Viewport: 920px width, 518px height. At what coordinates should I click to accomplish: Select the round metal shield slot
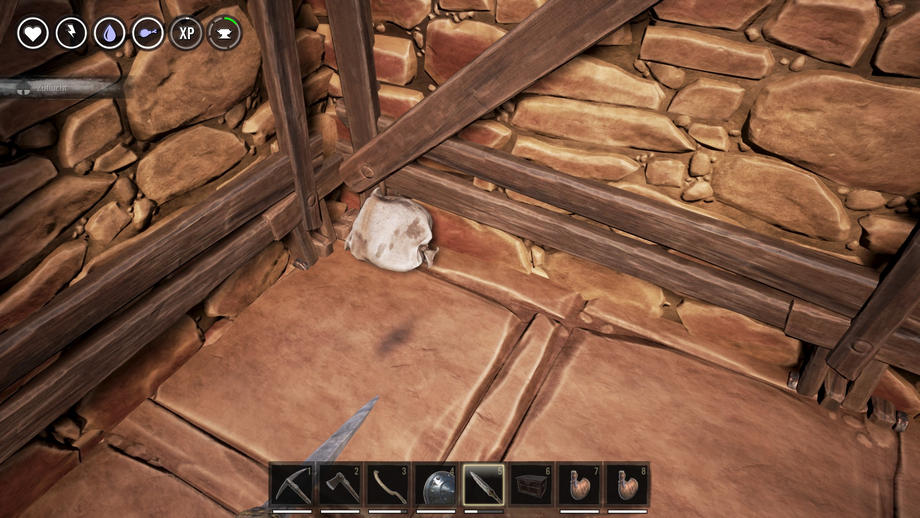435,485
